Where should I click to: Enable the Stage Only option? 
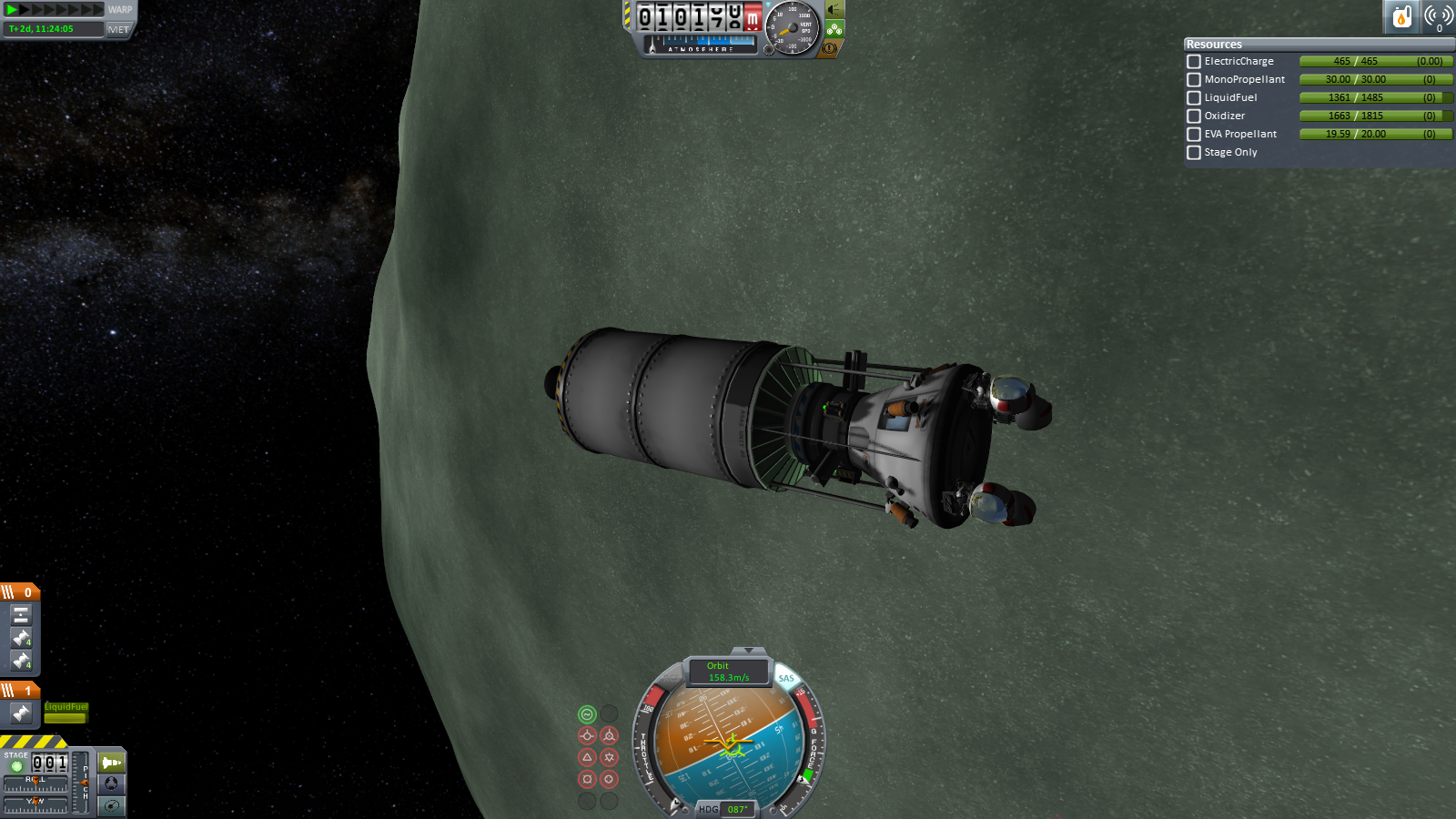(x=1194, y=153)
